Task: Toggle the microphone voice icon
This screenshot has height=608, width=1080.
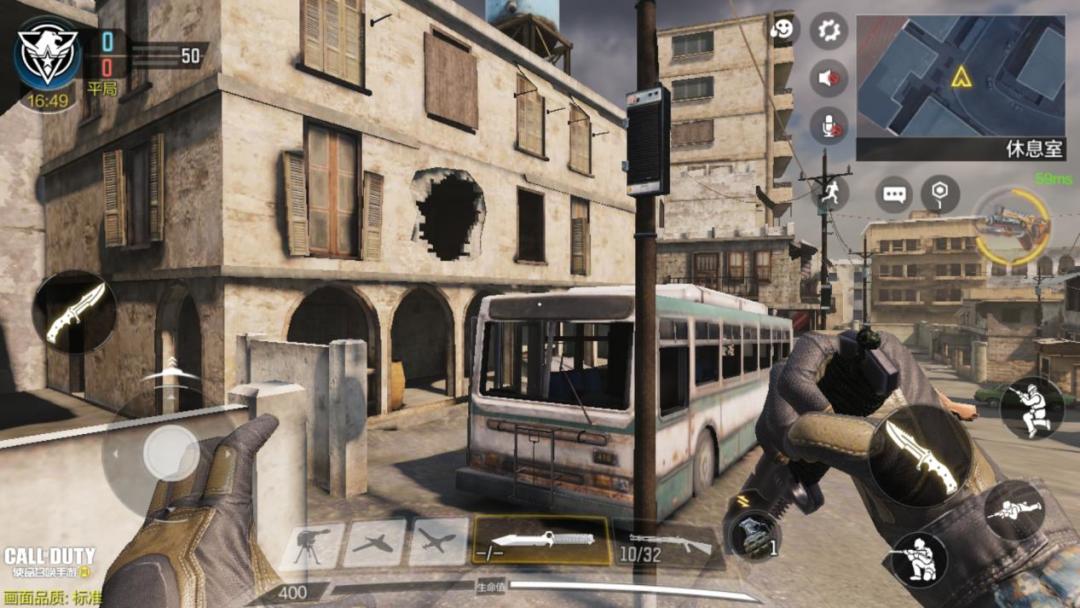Action: [828, 126]
